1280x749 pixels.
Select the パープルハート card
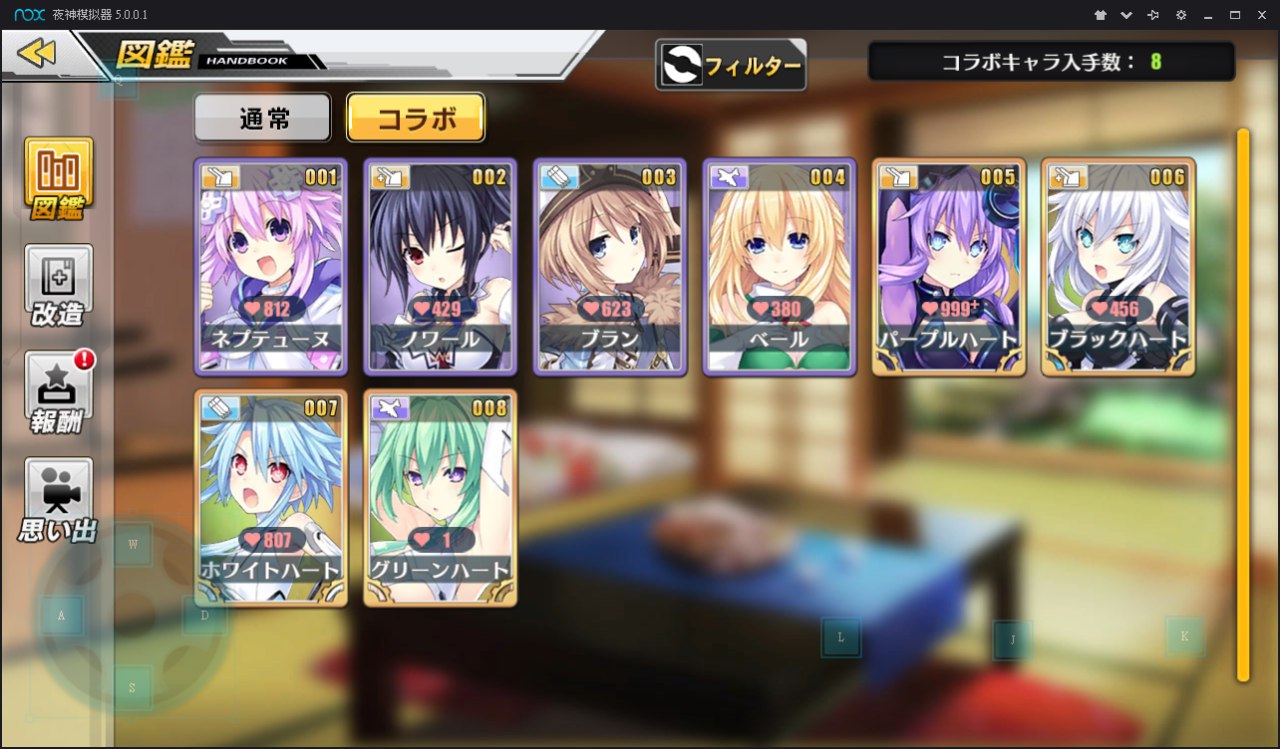(949, 266)
